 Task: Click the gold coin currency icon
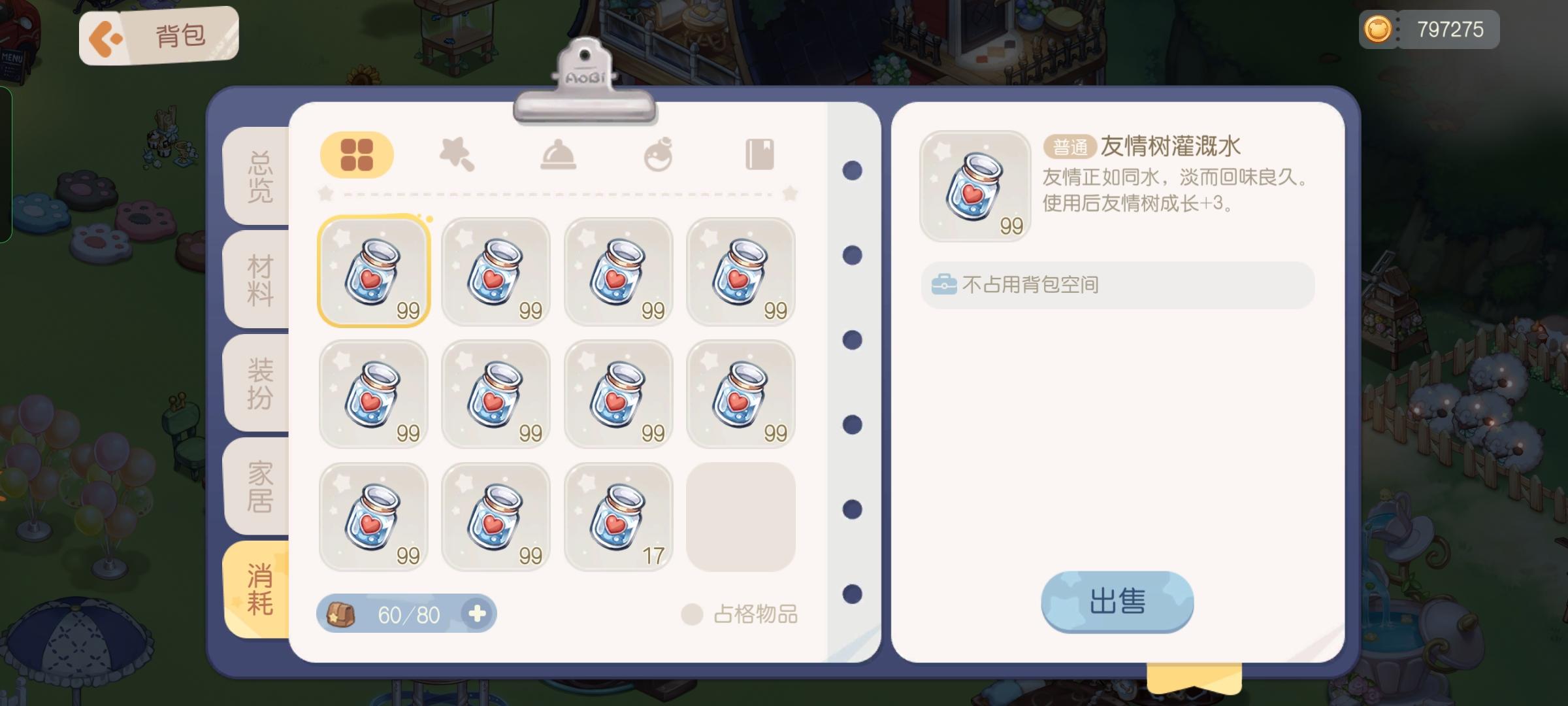point(1379,29)
